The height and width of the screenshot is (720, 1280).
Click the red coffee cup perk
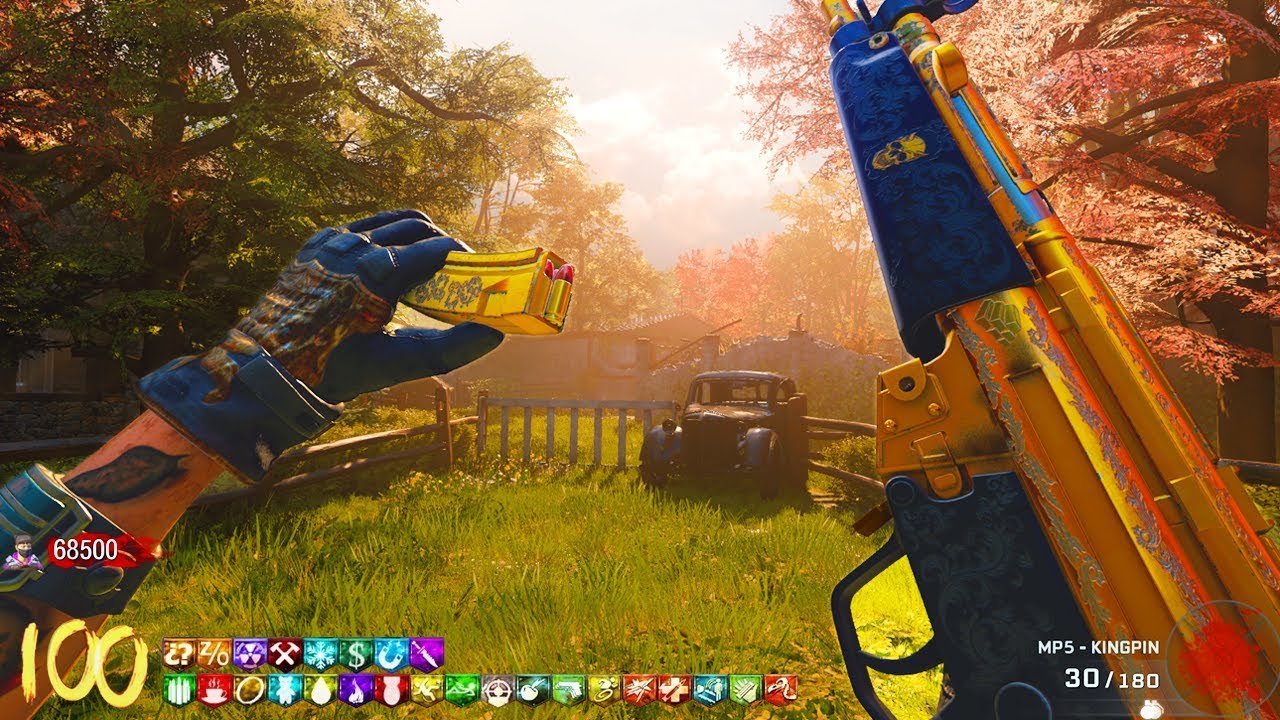(214, 689)
